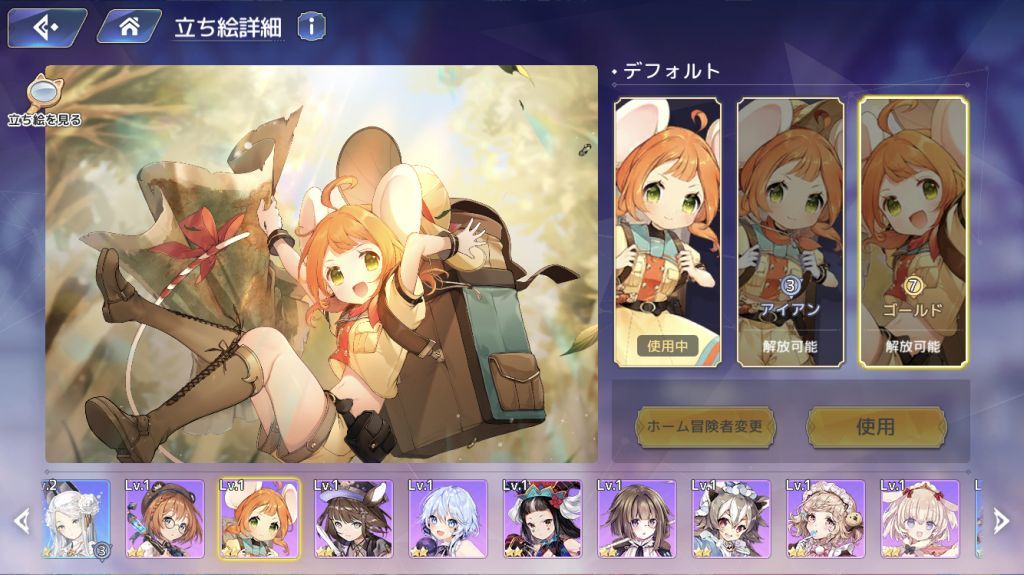Pick the black-haired character with red ribbon

[x=542, y=519]
